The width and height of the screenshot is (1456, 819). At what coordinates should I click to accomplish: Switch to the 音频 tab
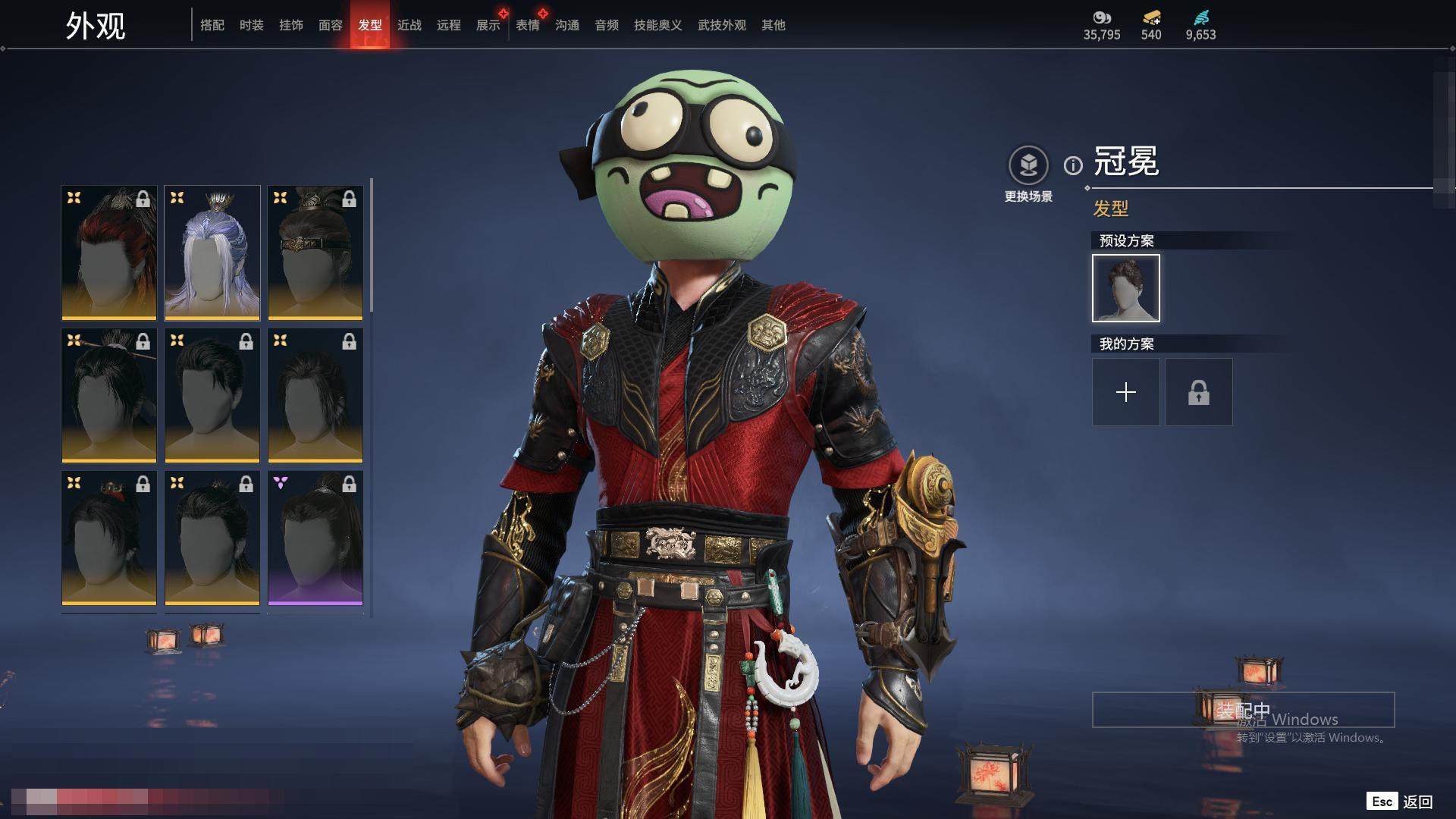607,25
